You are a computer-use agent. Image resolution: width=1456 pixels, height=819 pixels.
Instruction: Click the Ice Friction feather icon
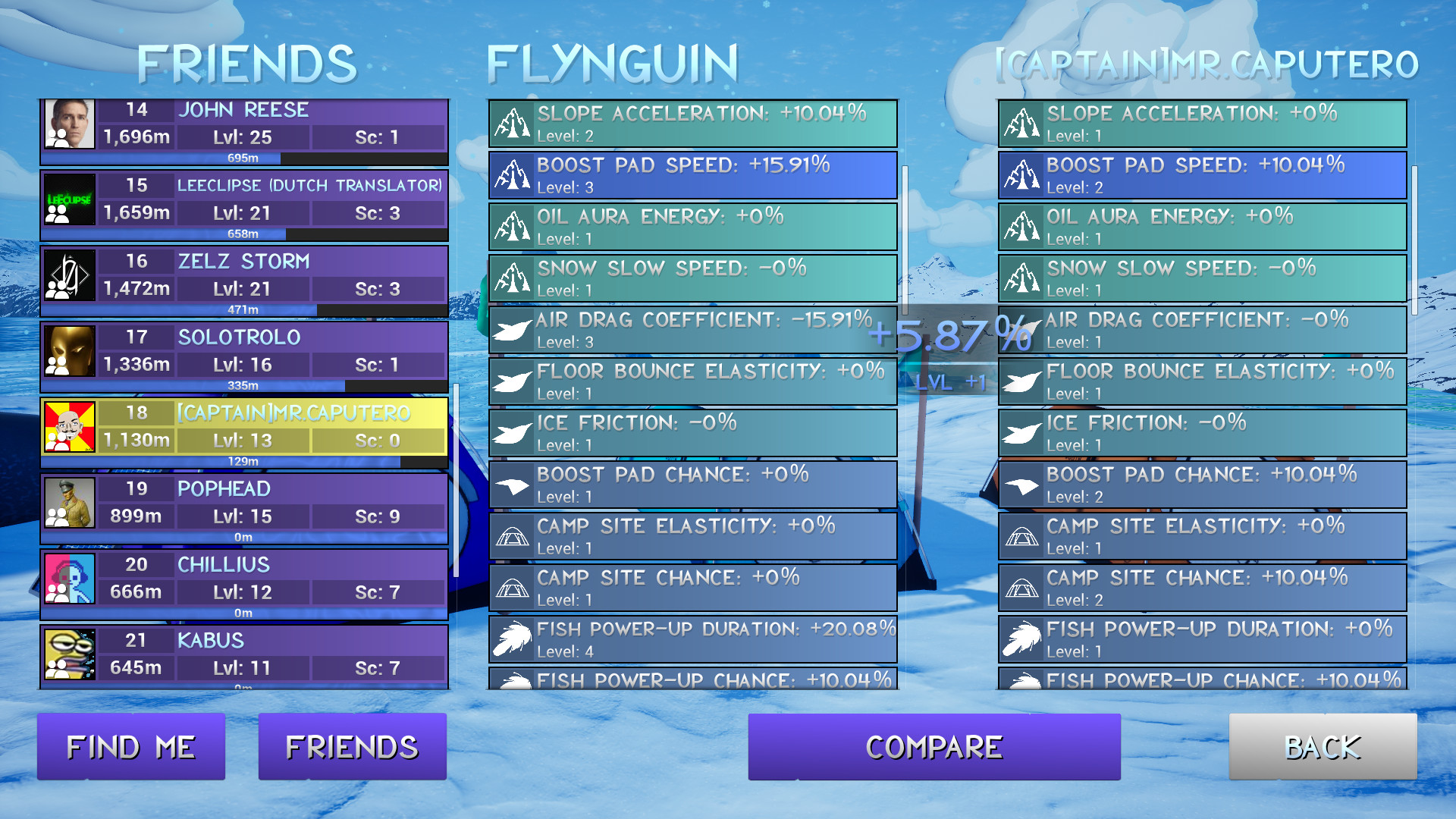[514, 432]
